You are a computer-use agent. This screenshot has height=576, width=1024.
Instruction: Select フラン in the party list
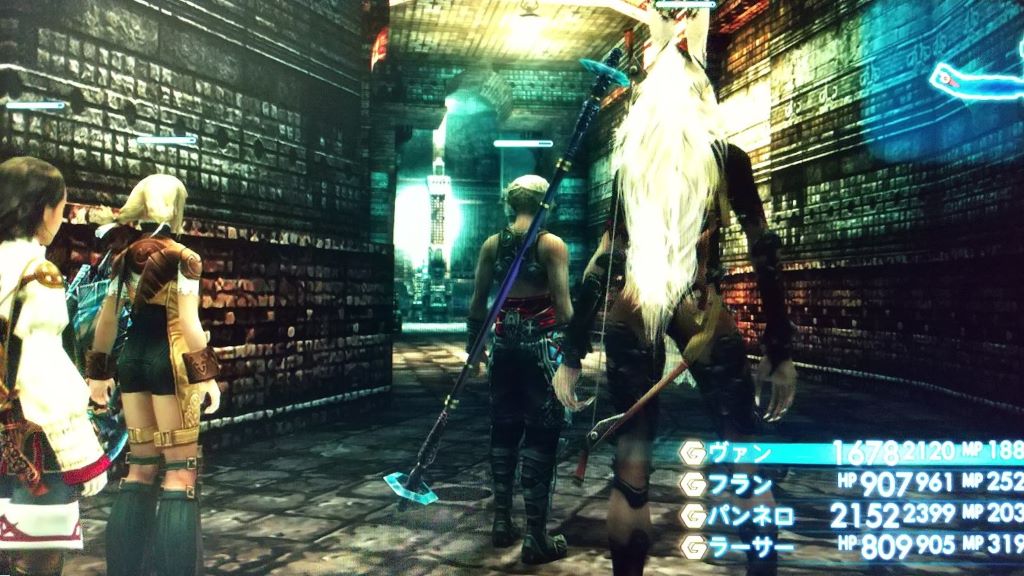(741, 485)
